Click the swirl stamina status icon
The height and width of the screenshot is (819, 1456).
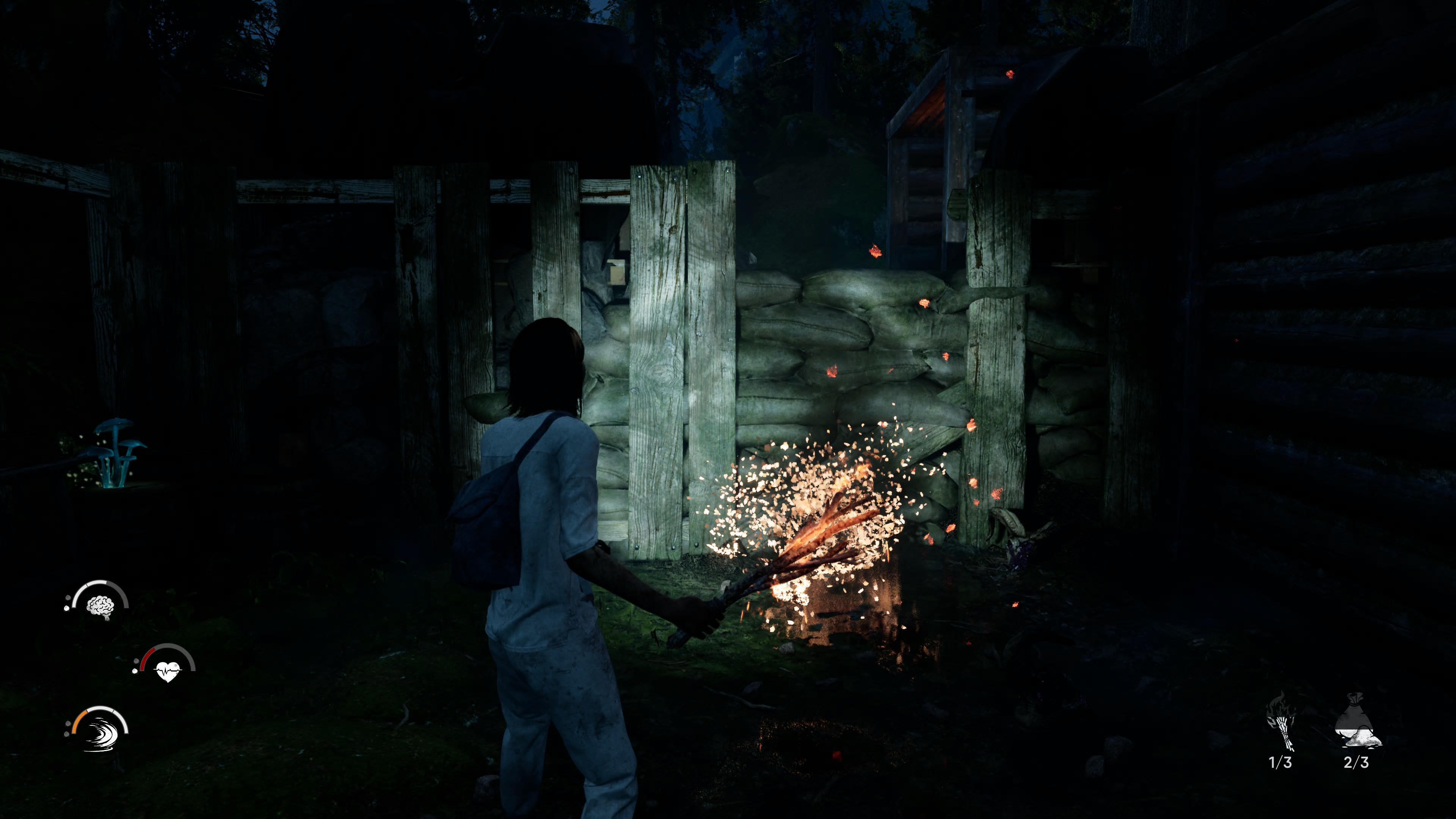click(100, 733)
